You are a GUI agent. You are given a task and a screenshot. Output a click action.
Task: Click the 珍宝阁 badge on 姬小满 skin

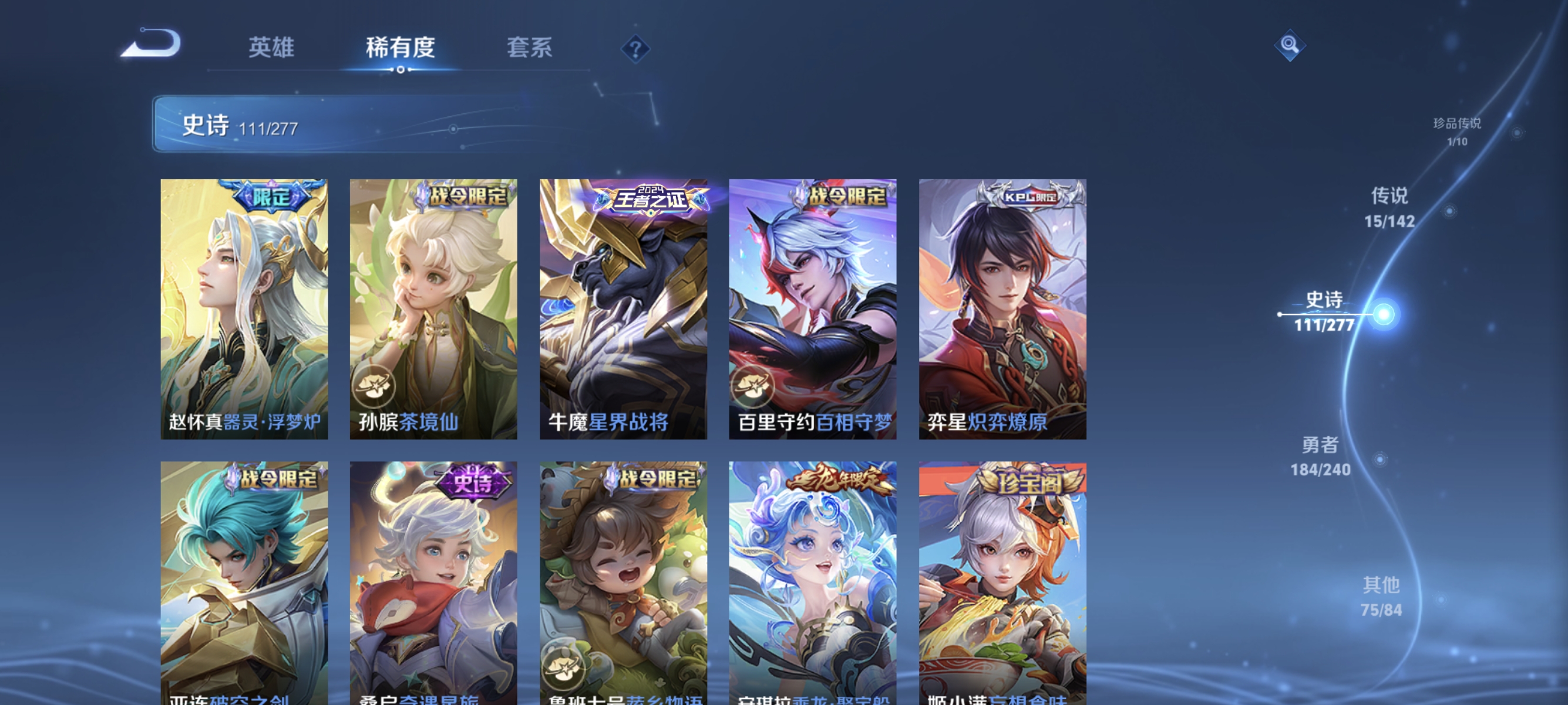[1028, 479]
